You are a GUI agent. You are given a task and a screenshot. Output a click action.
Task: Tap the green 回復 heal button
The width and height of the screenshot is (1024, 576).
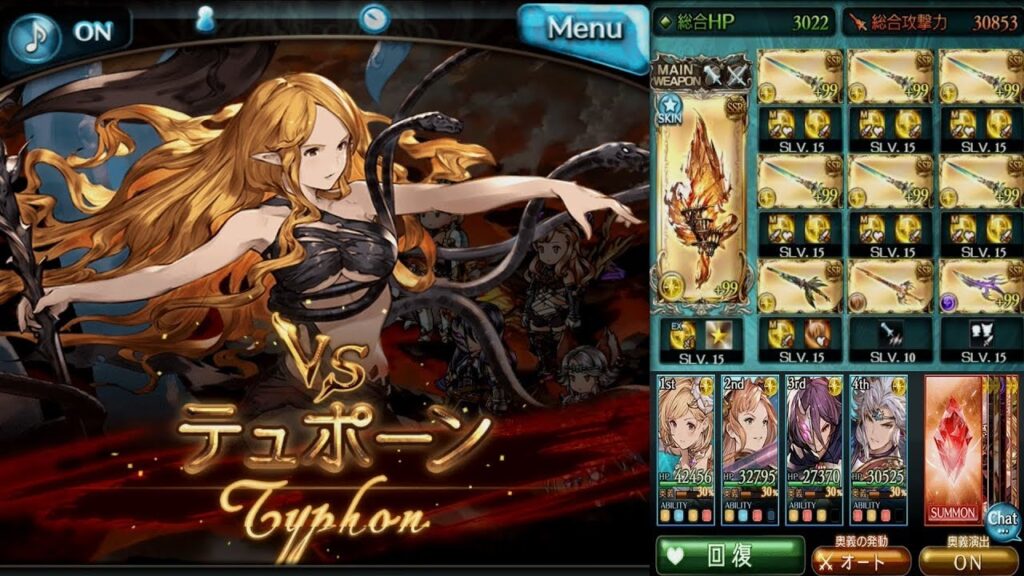(730, 556)
